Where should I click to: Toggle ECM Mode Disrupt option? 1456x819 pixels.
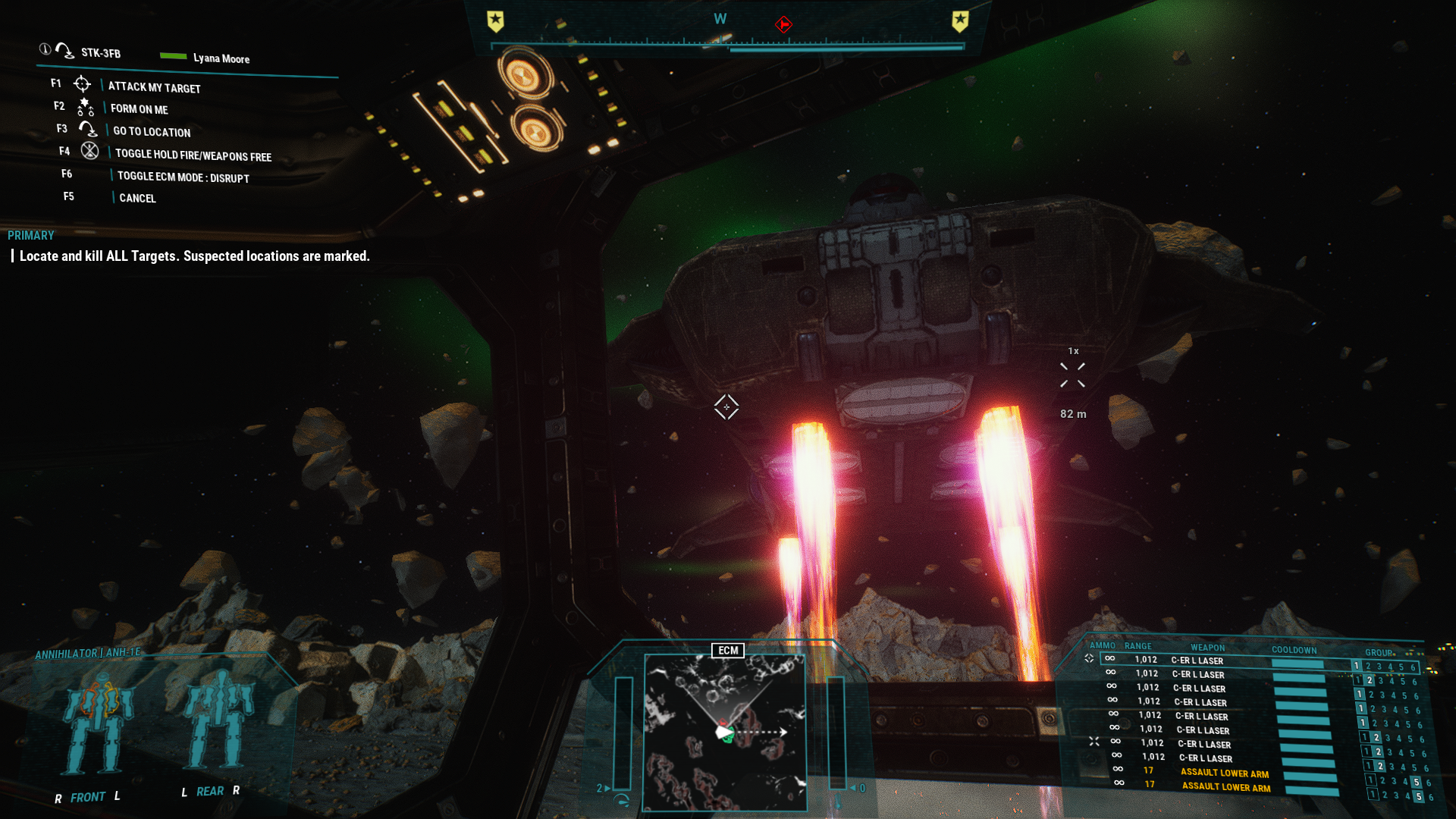pyautogui.click(x=183, y=177)
